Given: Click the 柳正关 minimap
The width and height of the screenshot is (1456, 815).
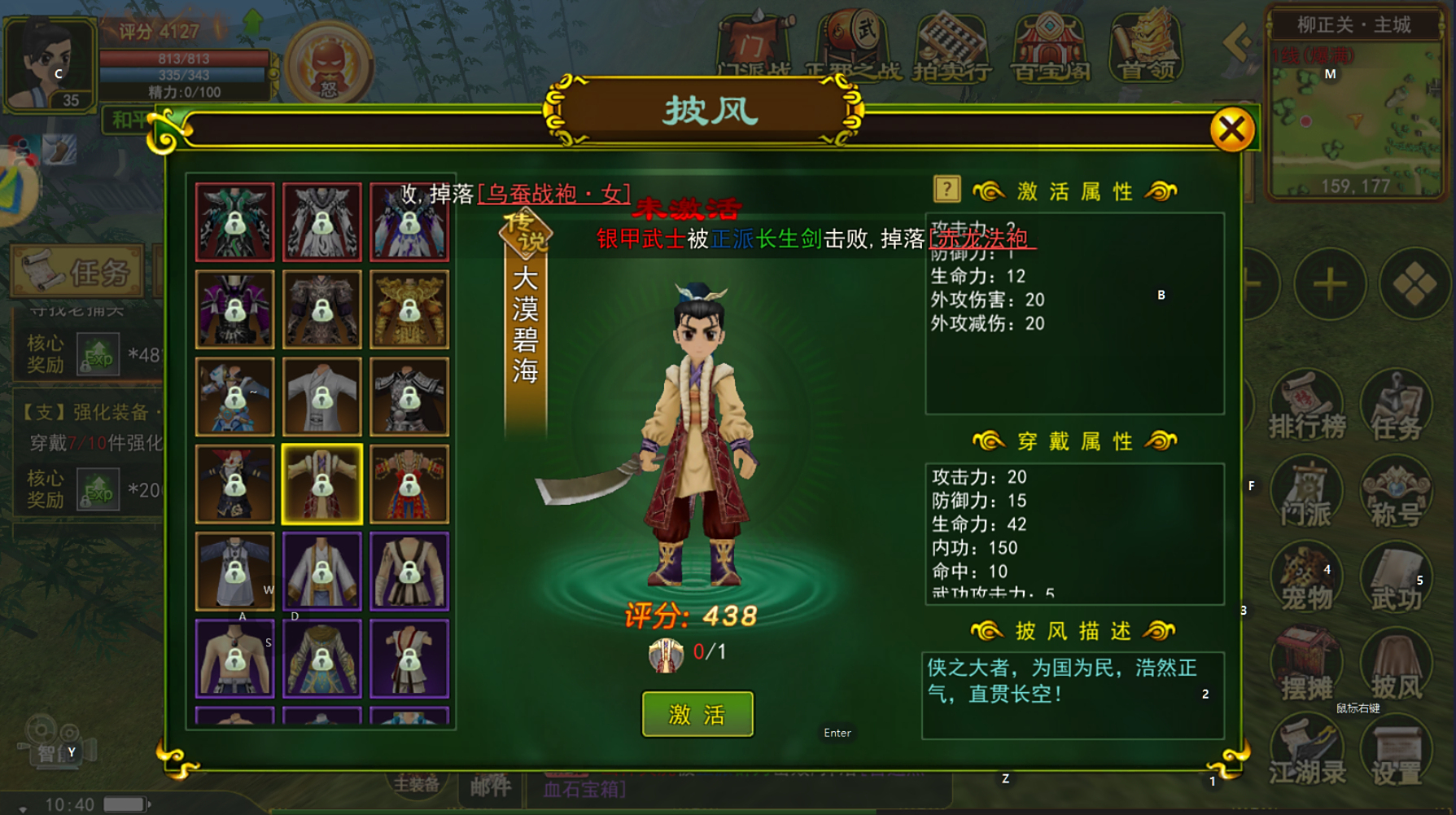Looking at the screenshot, I should [1355, 114].
